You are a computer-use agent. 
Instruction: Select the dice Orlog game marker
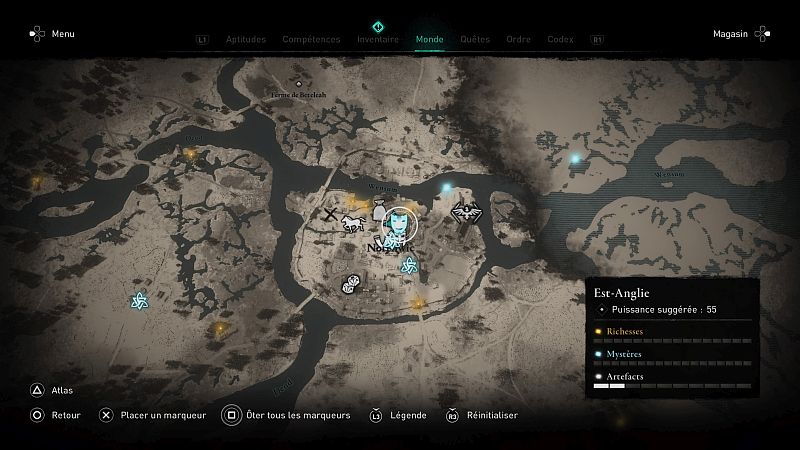[x=352, y=285]
